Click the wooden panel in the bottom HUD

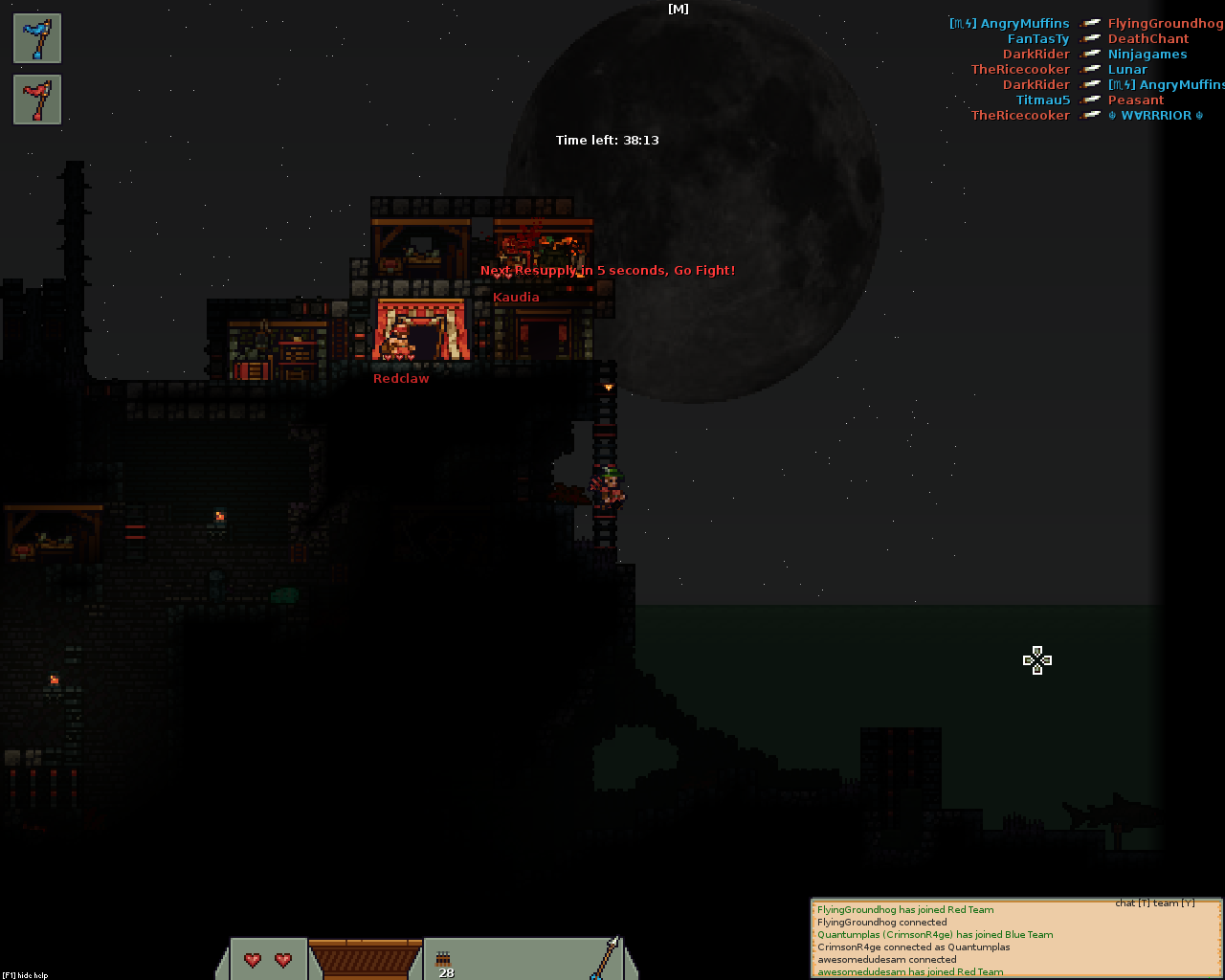coord(366,959)
